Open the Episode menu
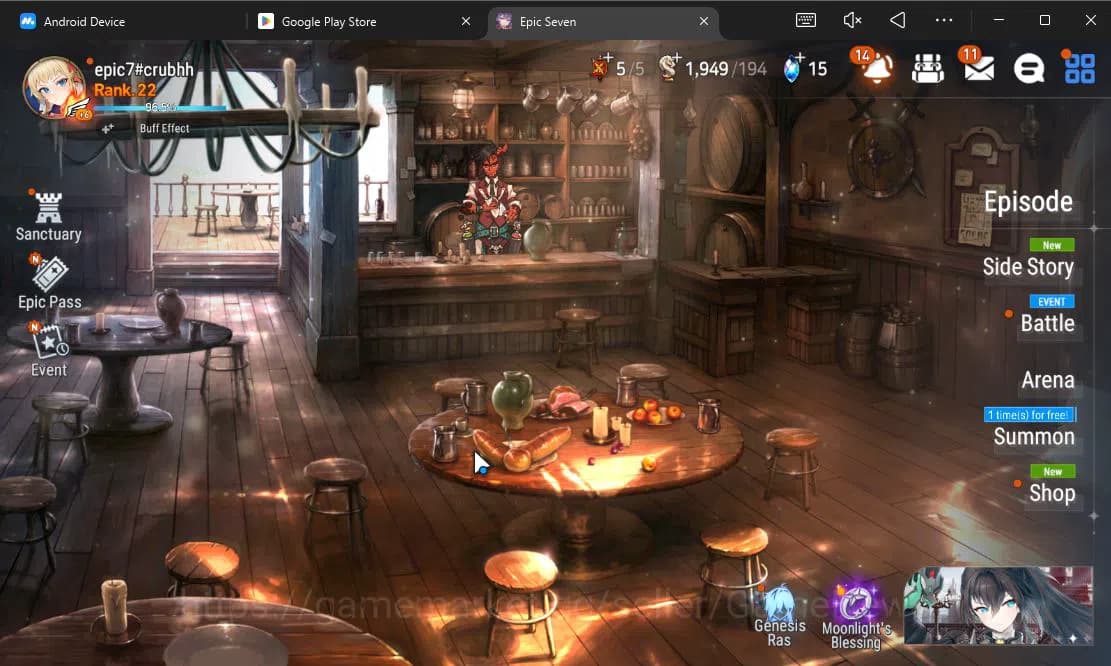This screenshot has width=1111, height=666. [1028, 202]
